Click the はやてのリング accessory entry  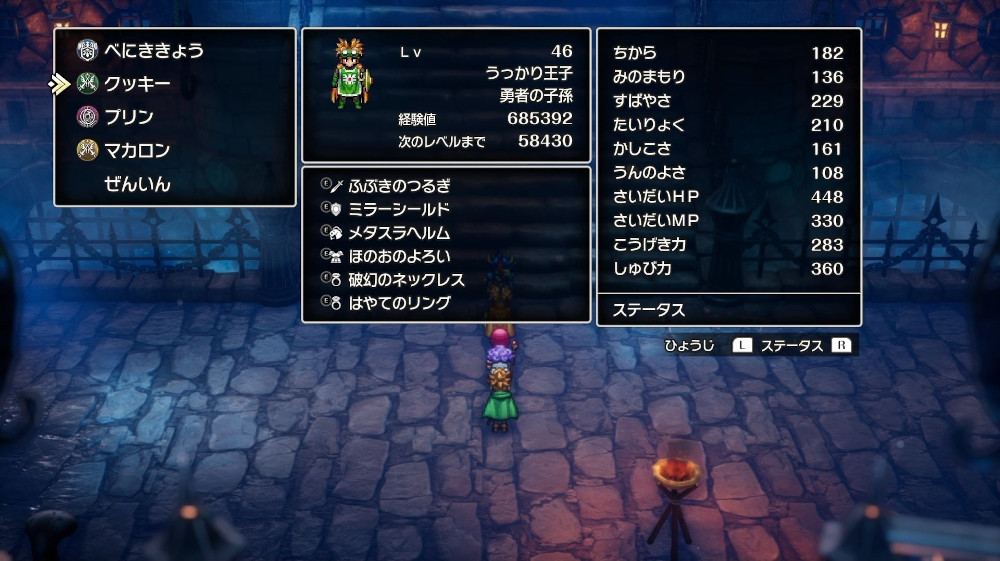399,303
